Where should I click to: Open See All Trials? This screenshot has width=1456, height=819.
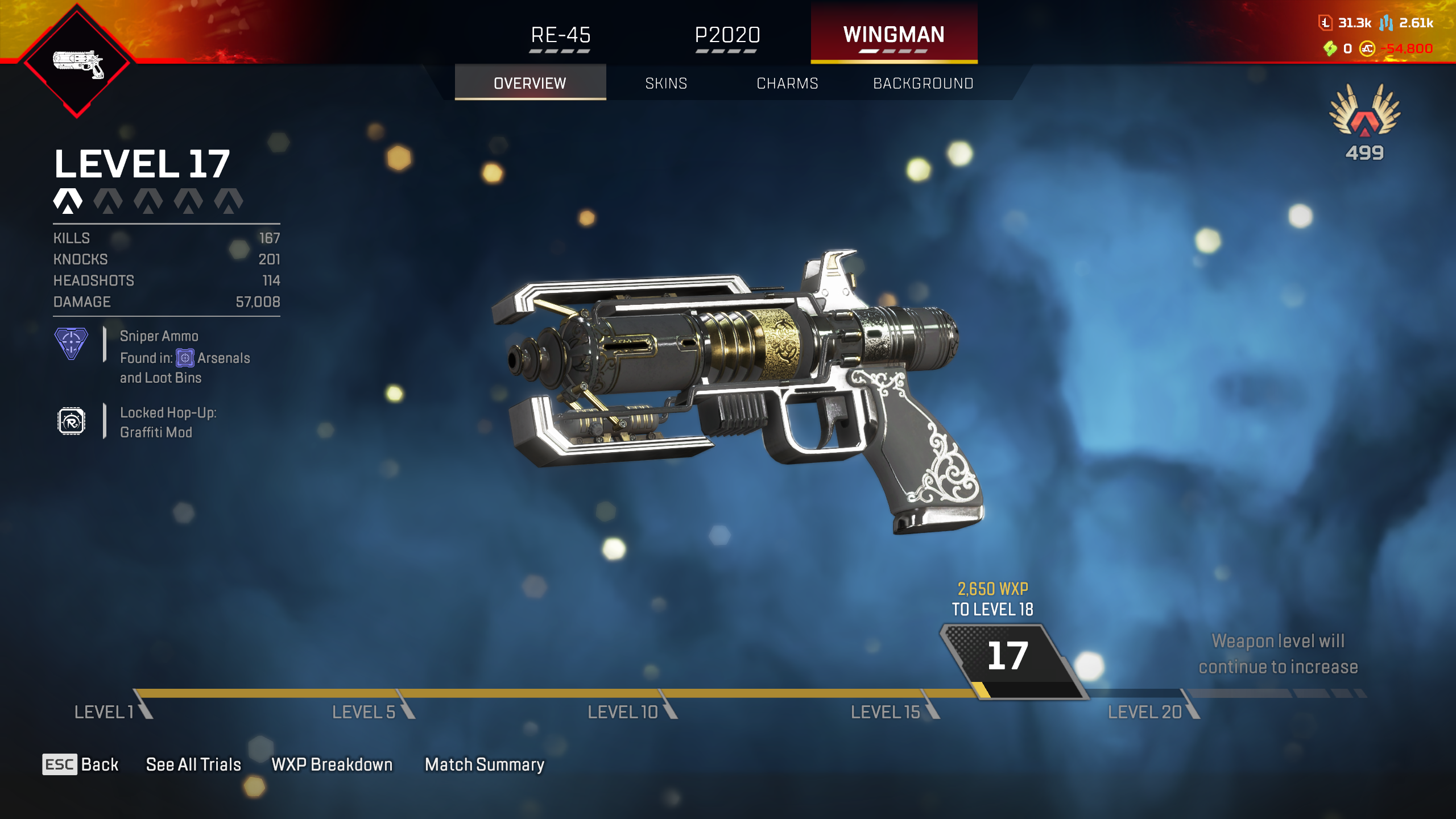pyautogui.click(x=193, y=764)
